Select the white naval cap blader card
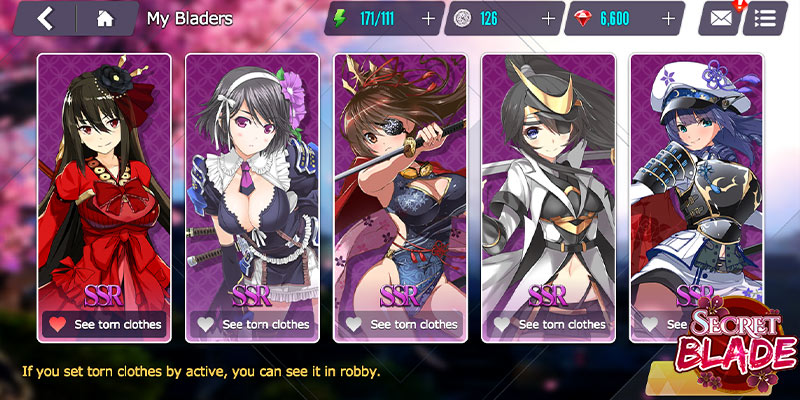This screenshot has width=800, height=400. click(696, 180)
